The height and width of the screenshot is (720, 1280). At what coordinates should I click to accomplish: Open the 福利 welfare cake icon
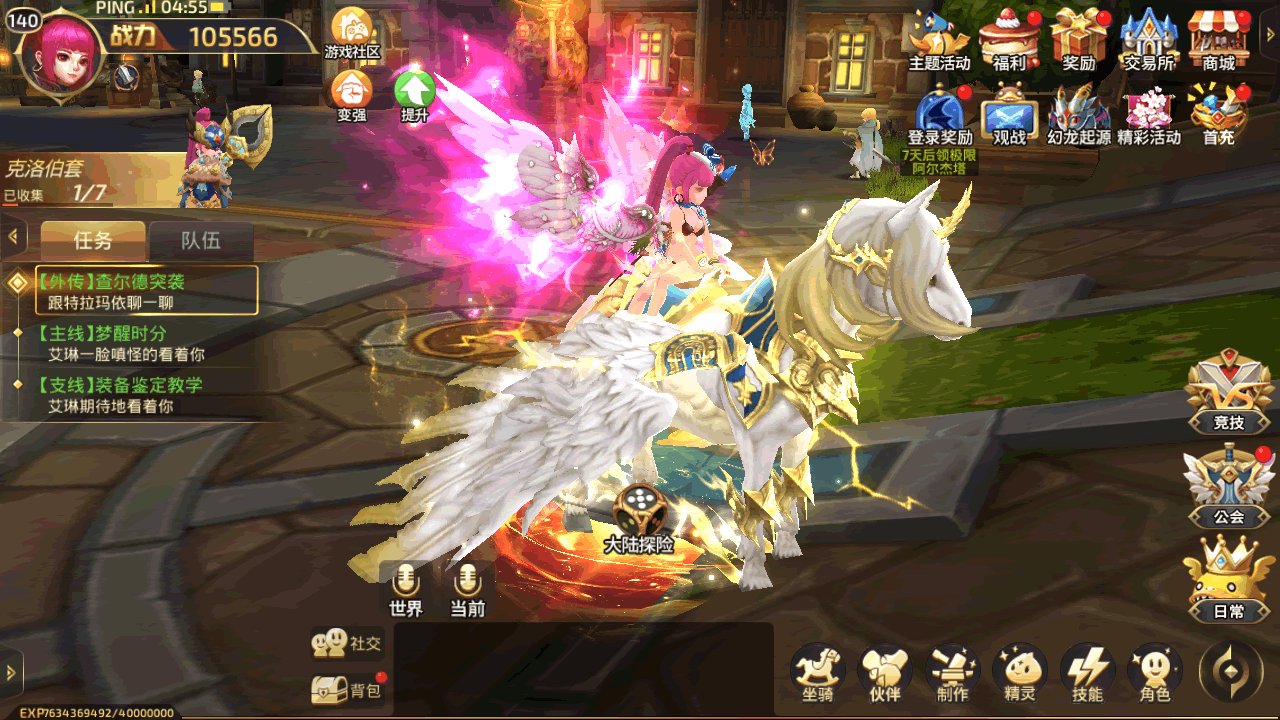point(1008,40)
